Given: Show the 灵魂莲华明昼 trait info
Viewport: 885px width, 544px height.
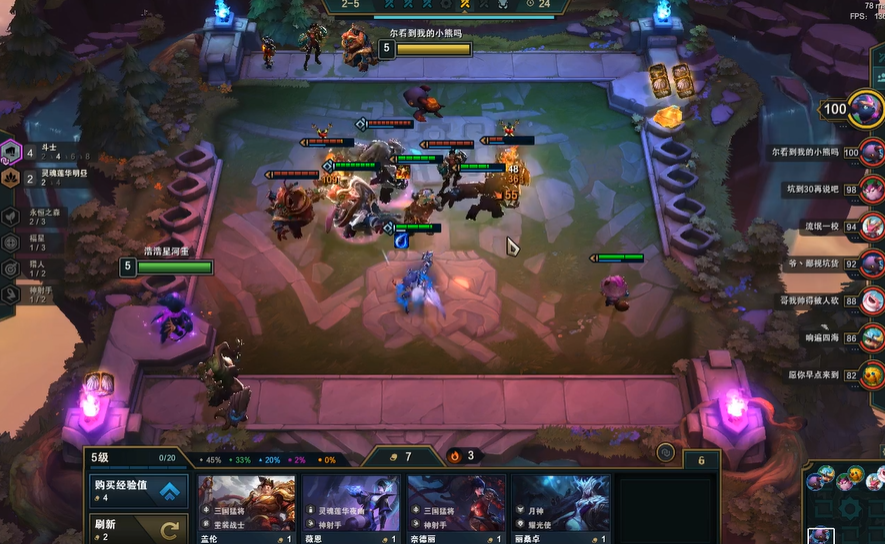Looking at the screenshot, I should 12,179.
